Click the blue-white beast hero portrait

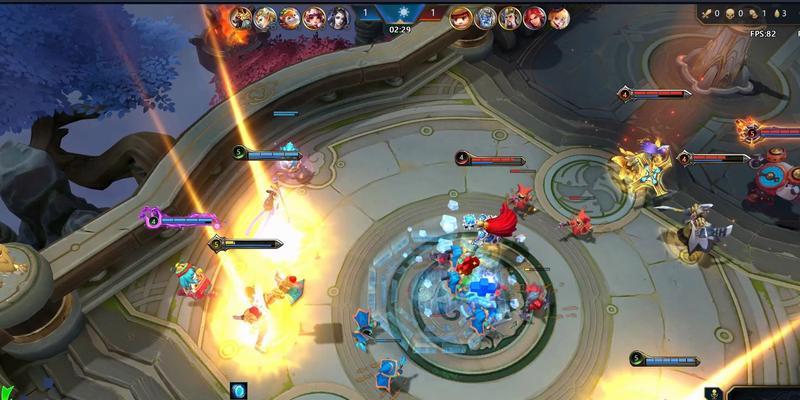coord(485,16)
